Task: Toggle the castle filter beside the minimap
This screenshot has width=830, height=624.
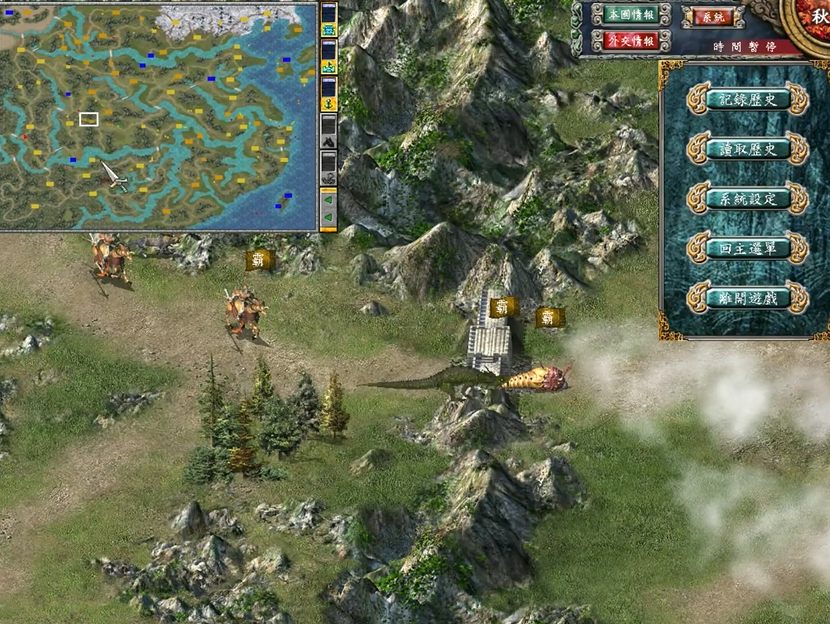Action: 328,29
